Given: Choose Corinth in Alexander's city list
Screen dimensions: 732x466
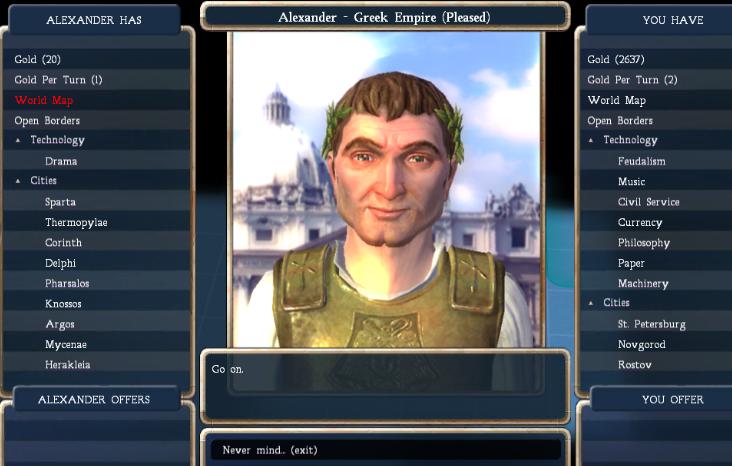Looking at the screenshot, I should [63, 243].
